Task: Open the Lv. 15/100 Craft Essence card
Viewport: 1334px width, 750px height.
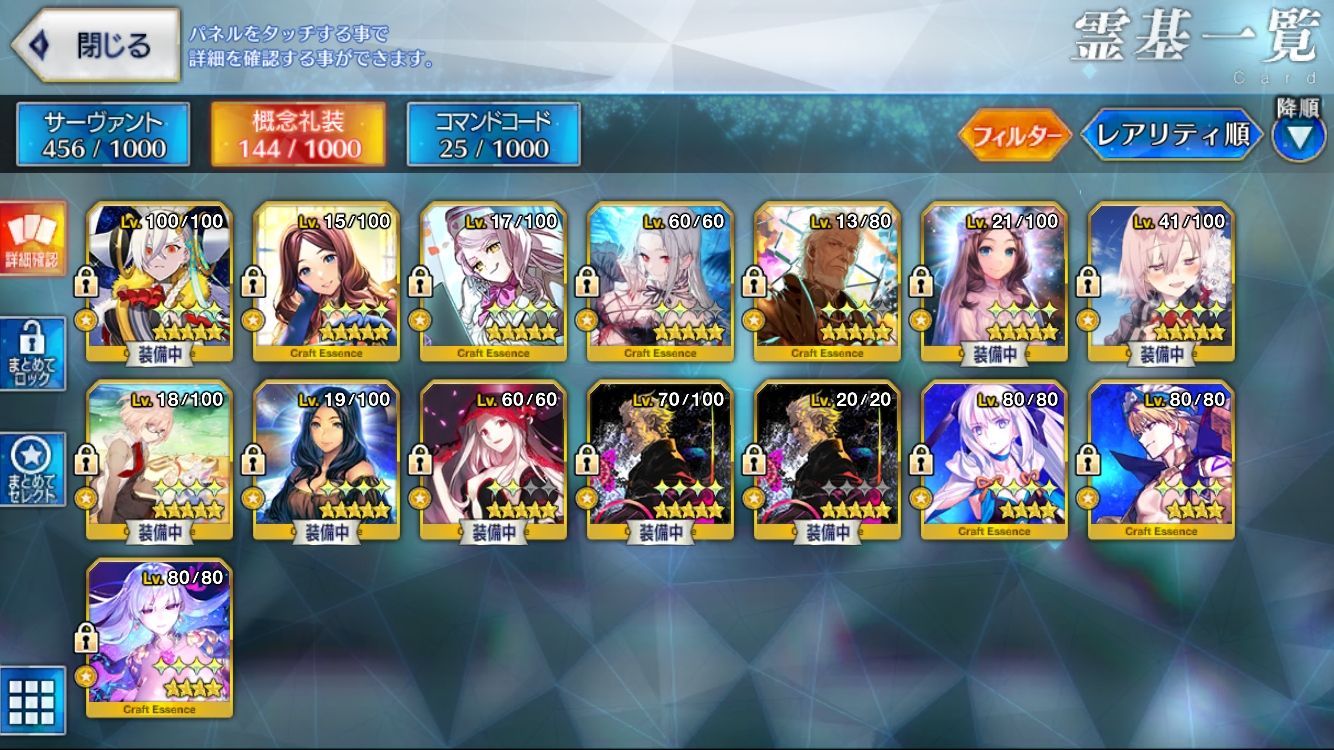Action: tap(327, 281)
